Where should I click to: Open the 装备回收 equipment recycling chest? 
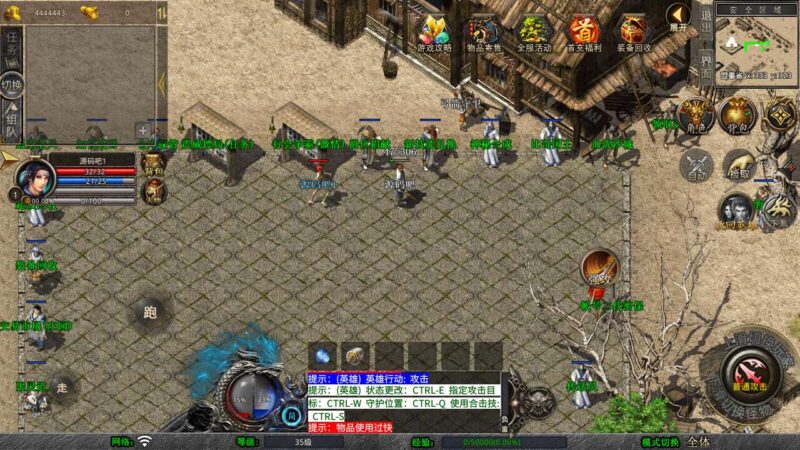[633, 32]
